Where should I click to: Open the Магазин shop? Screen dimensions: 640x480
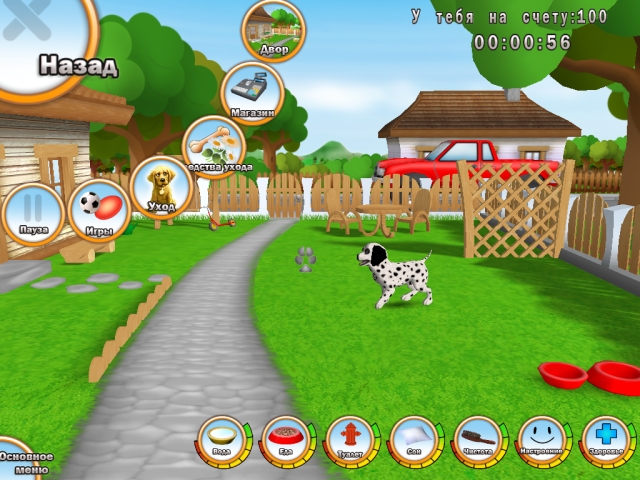tap(252, 91)
